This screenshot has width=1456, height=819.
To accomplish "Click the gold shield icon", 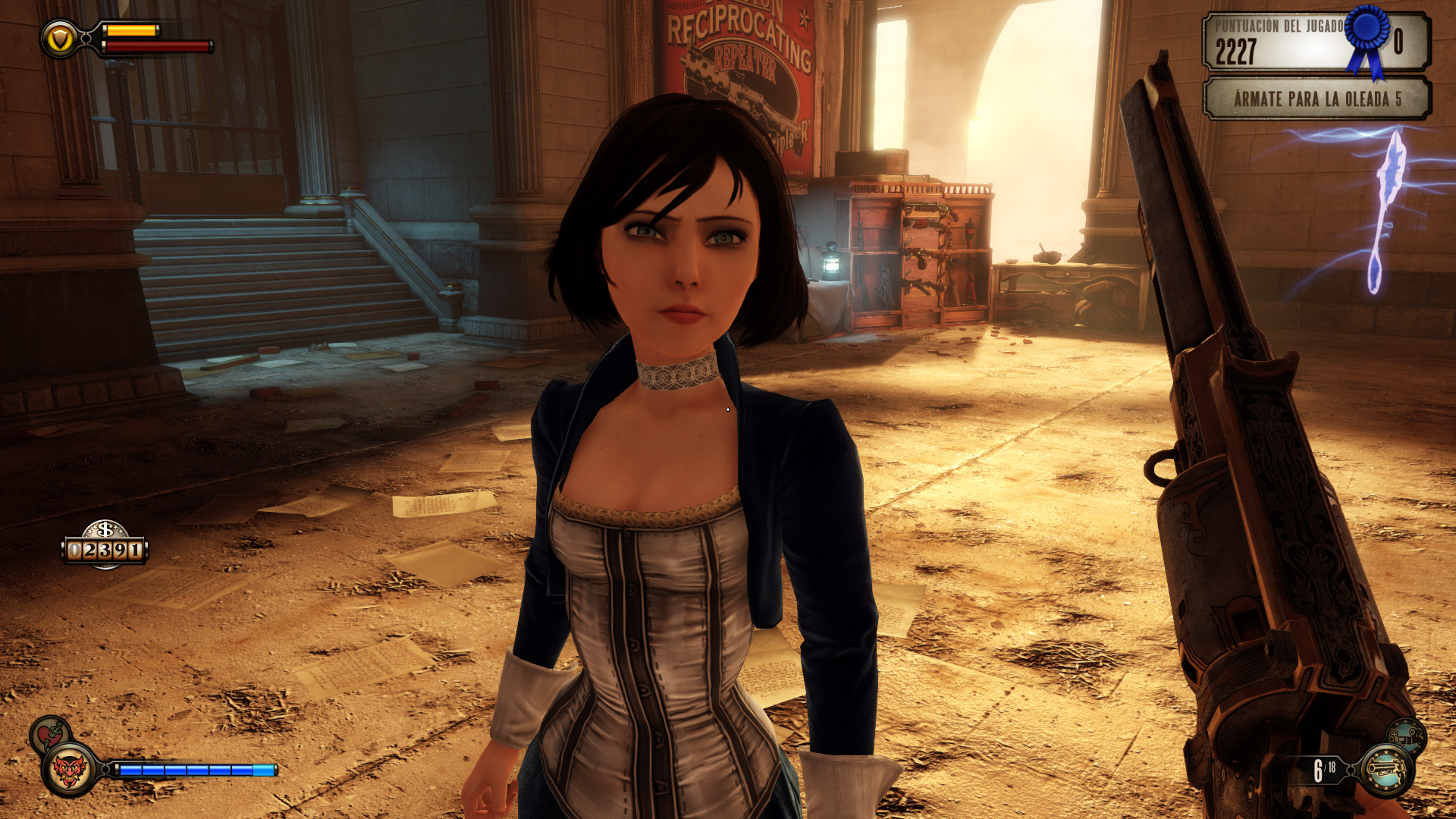I will [x=59, y=39].
